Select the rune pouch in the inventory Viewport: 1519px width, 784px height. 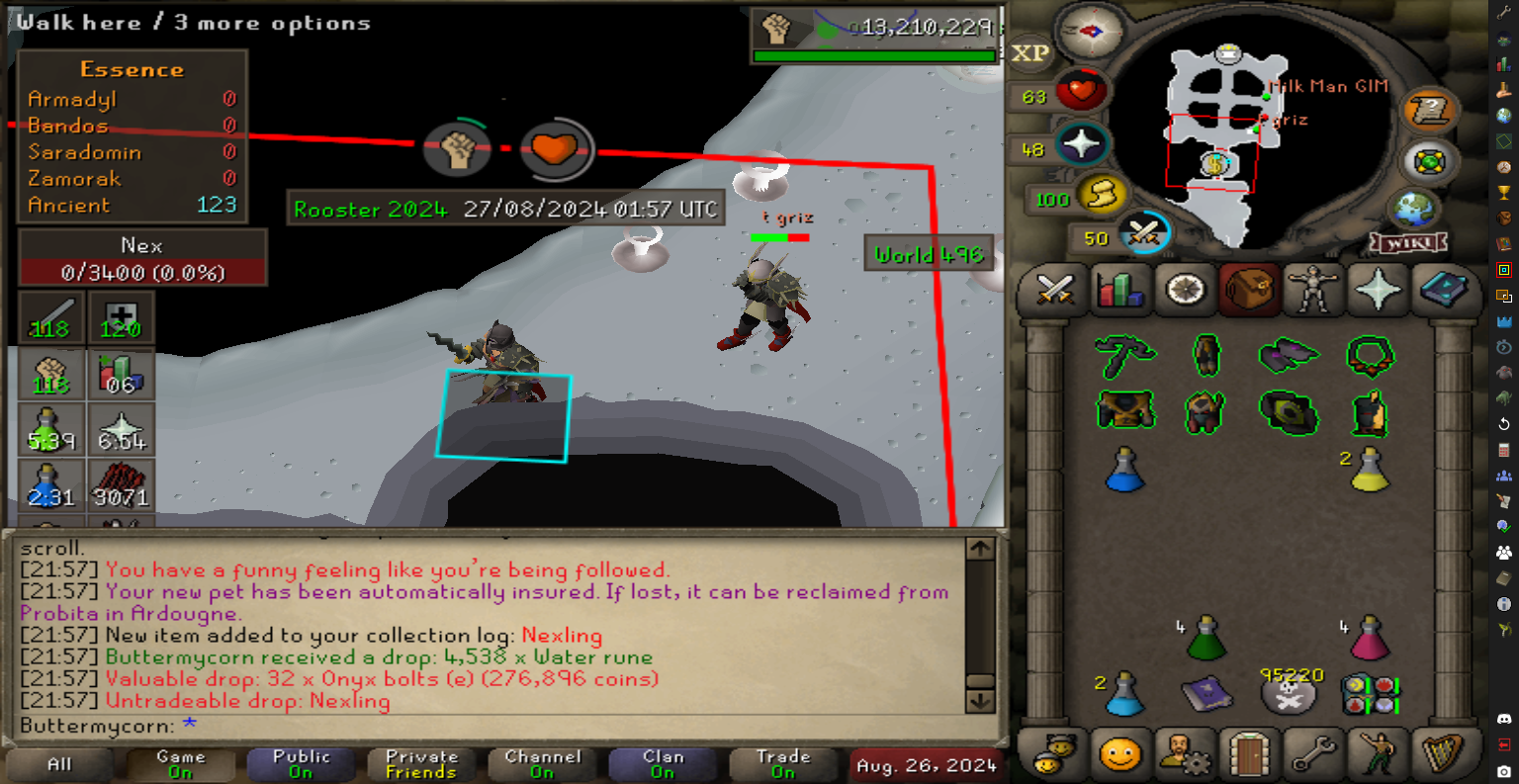pyautogui.click(x=1370, y=694)
